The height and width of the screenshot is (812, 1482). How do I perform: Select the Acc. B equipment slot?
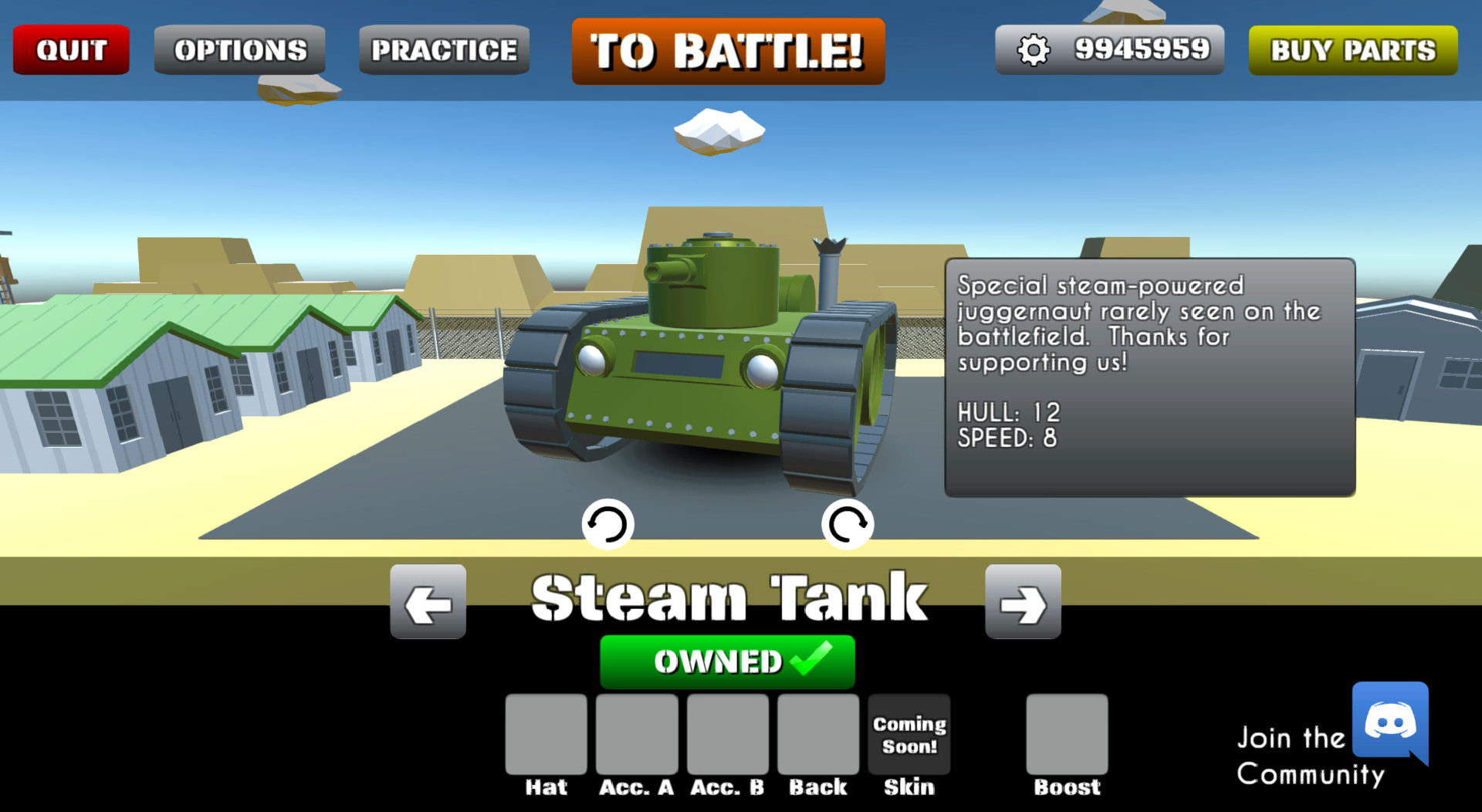pos(726,734)
